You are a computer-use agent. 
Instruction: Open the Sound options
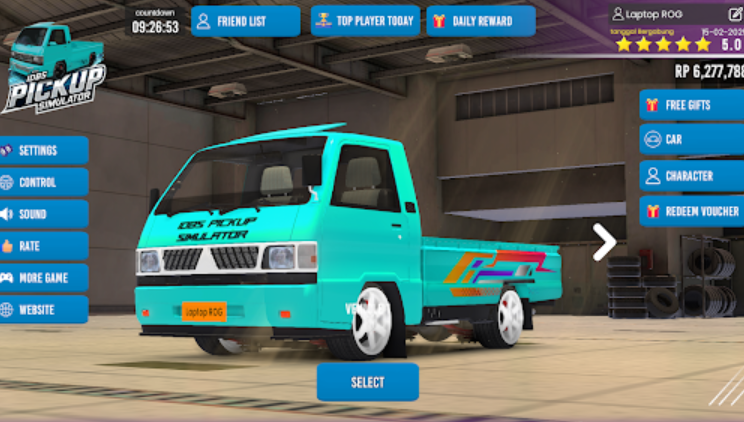[x=44, y=214]
